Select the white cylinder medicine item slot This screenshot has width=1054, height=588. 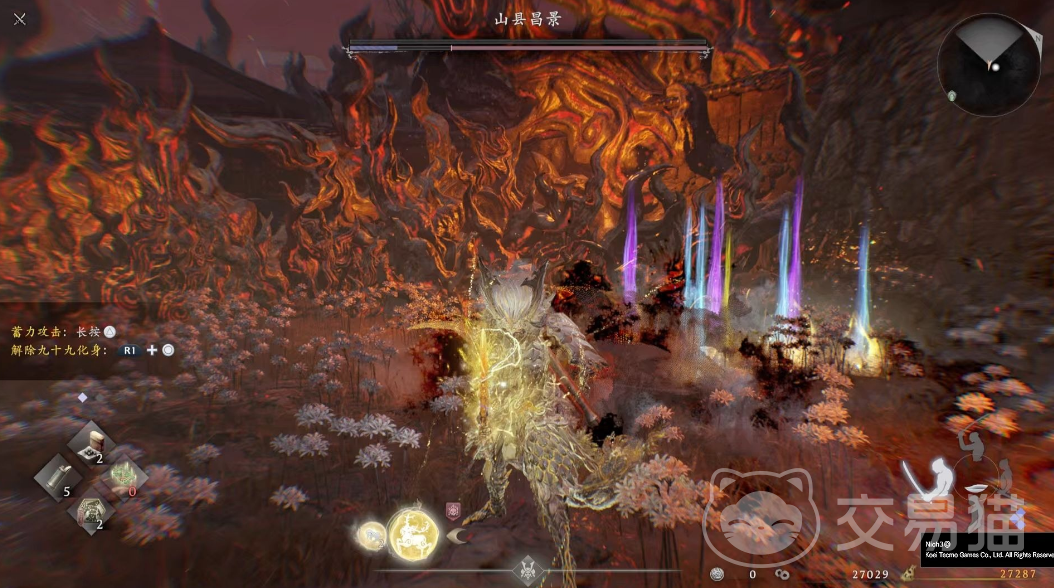click(91, 442)
